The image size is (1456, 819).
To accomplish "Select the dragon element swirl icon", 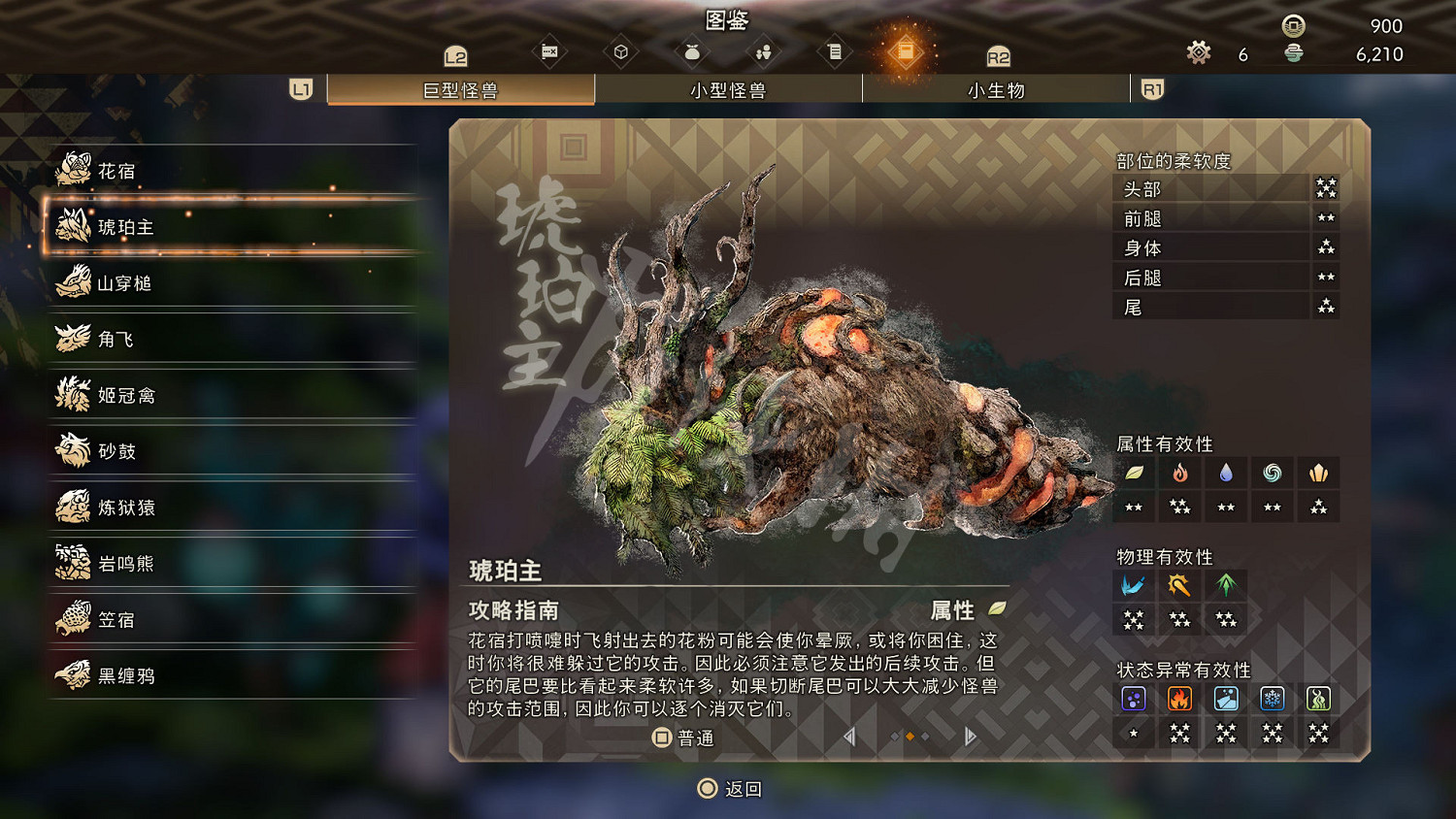I will (1272, 474).
